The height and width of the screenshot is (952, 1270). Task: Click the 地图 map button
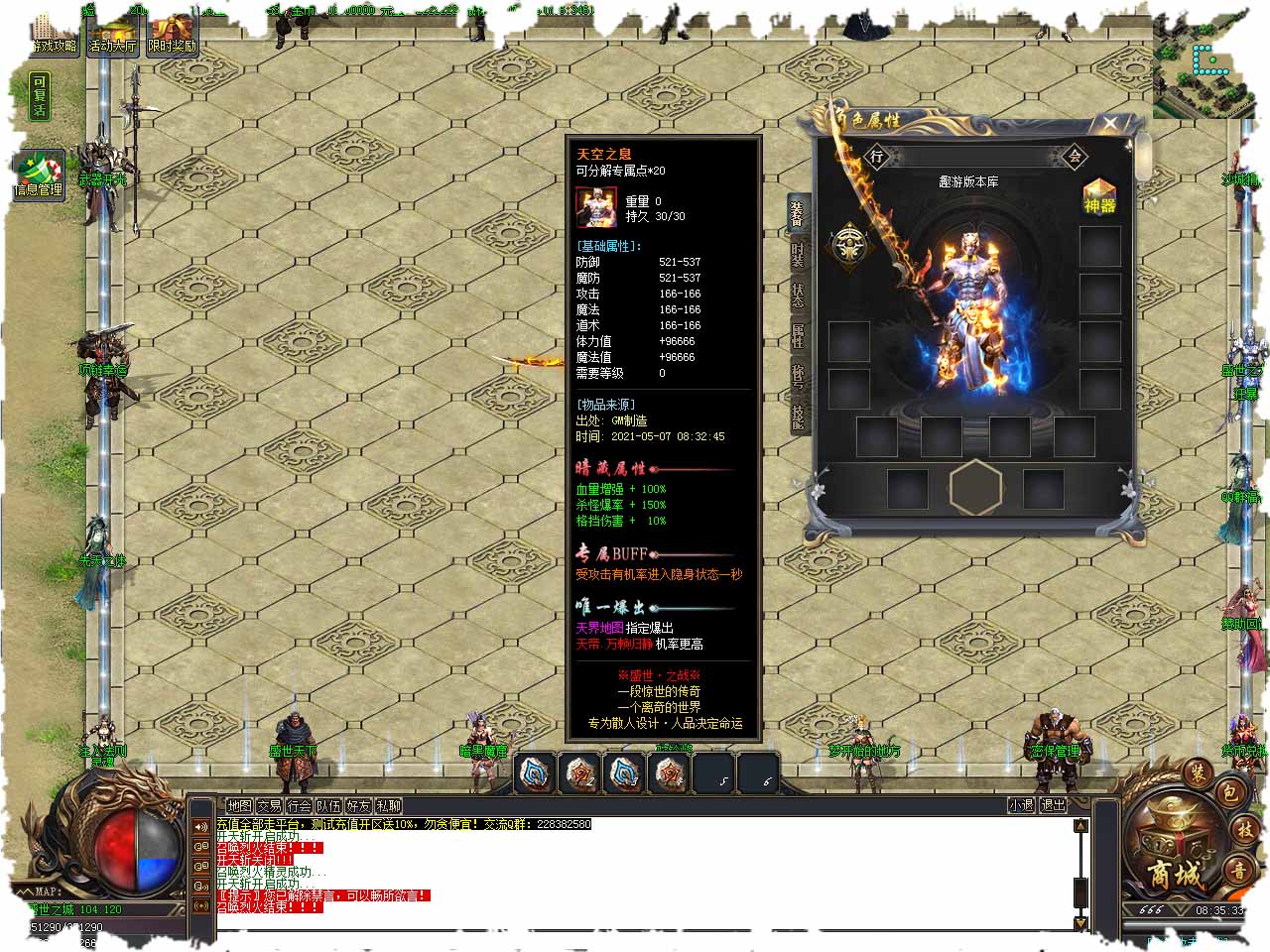tap(239, 806)
